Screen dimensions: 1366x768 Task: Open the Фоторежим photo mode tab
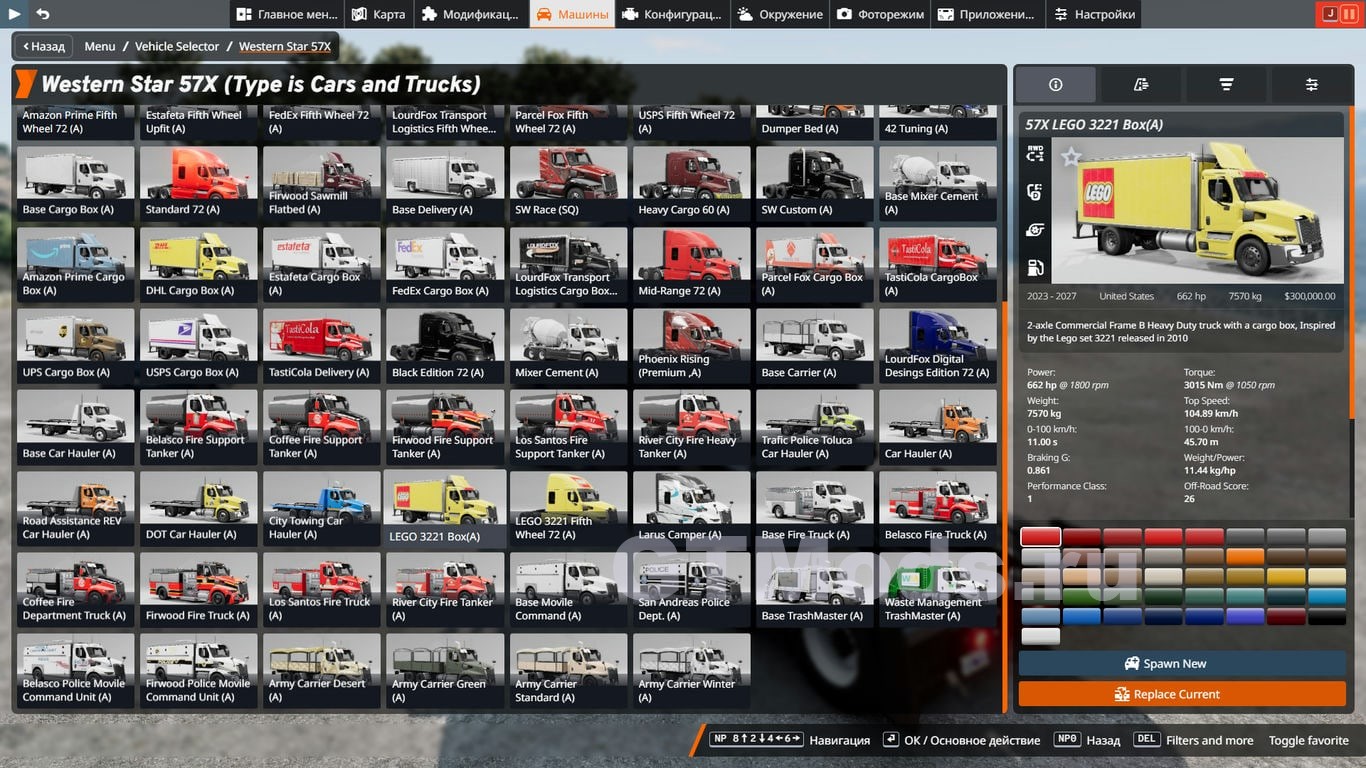[881, 14]
